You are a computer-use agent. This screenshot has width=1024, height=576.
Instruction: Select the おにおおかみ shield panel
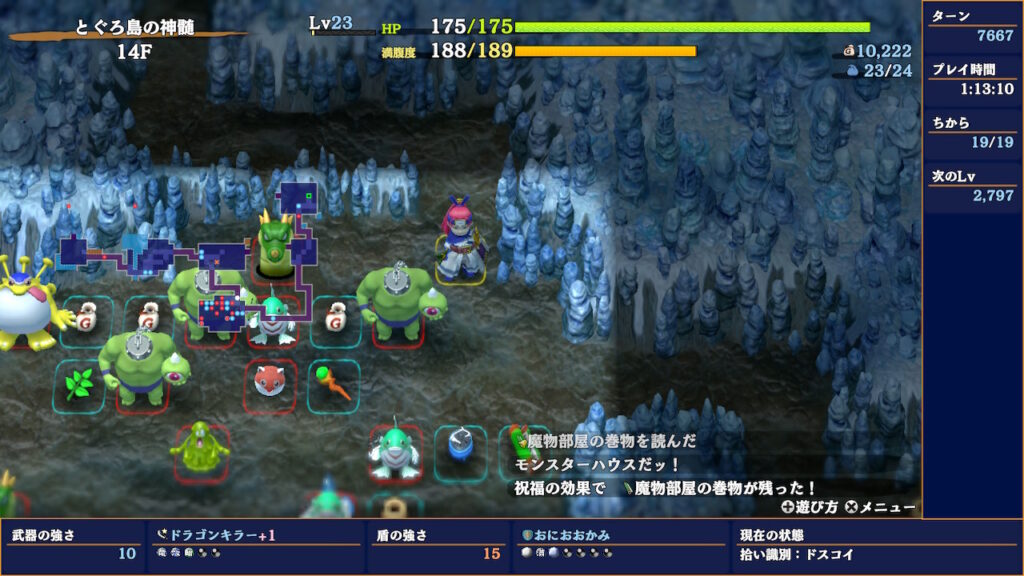point(620,544)
